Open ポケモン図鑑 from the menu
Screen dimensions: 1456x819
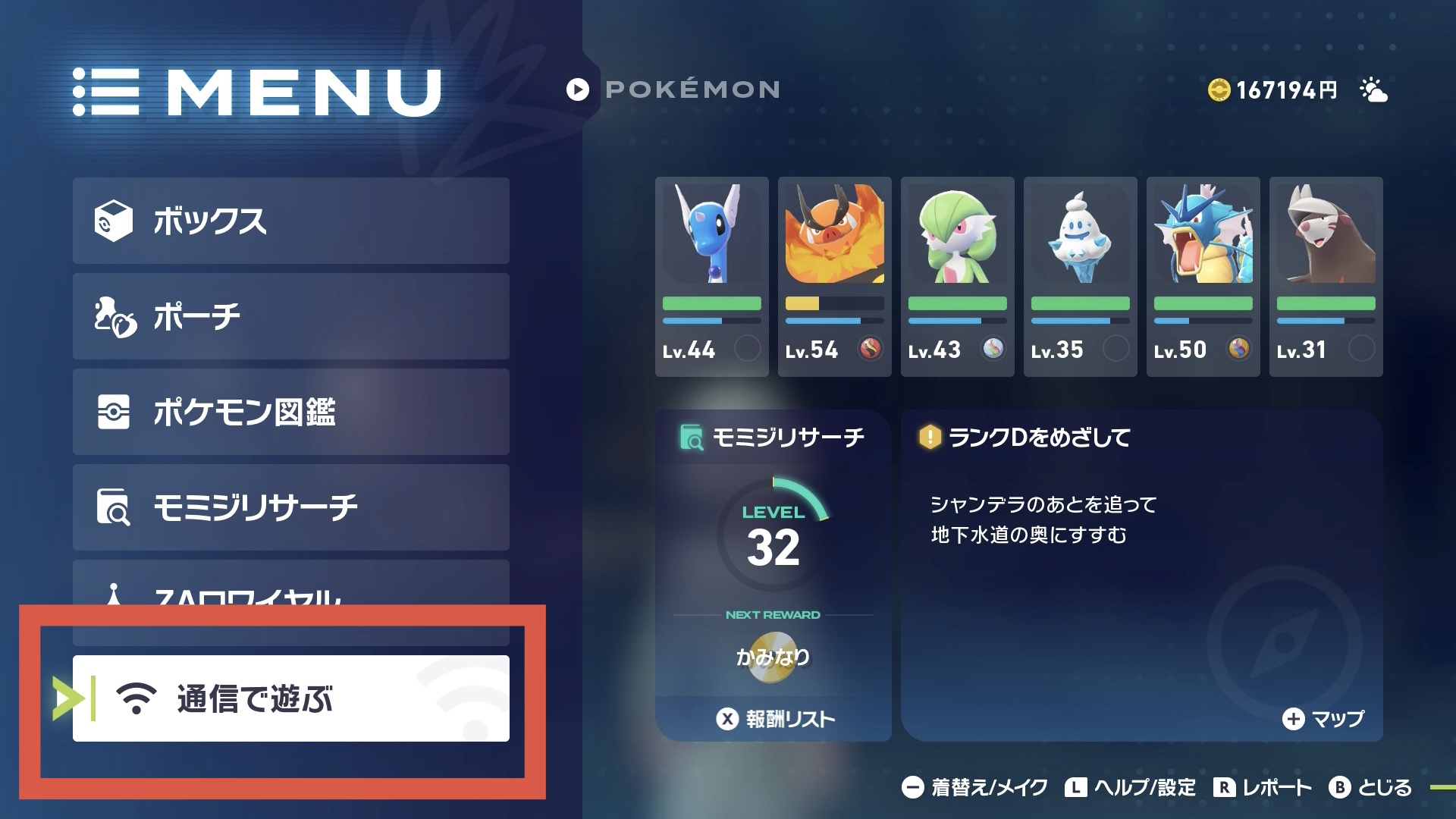coord(290,412)
